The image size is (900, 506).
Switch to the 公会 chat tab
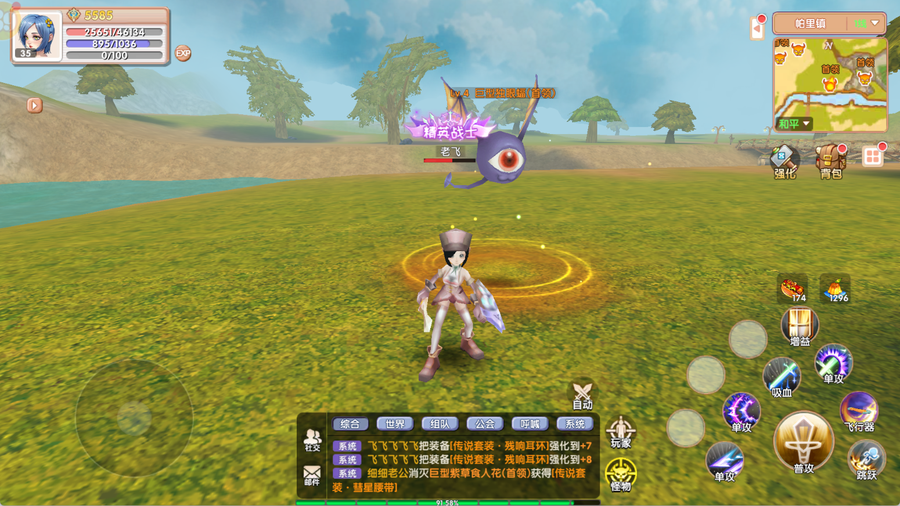486,424
